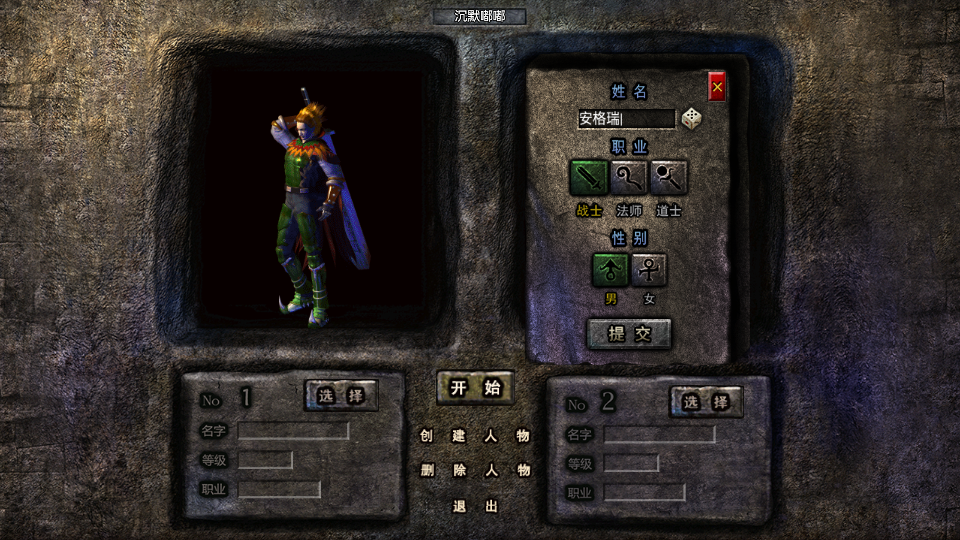960x540 pixels.
Task: Click the name input field
Action: pos(626,119)
